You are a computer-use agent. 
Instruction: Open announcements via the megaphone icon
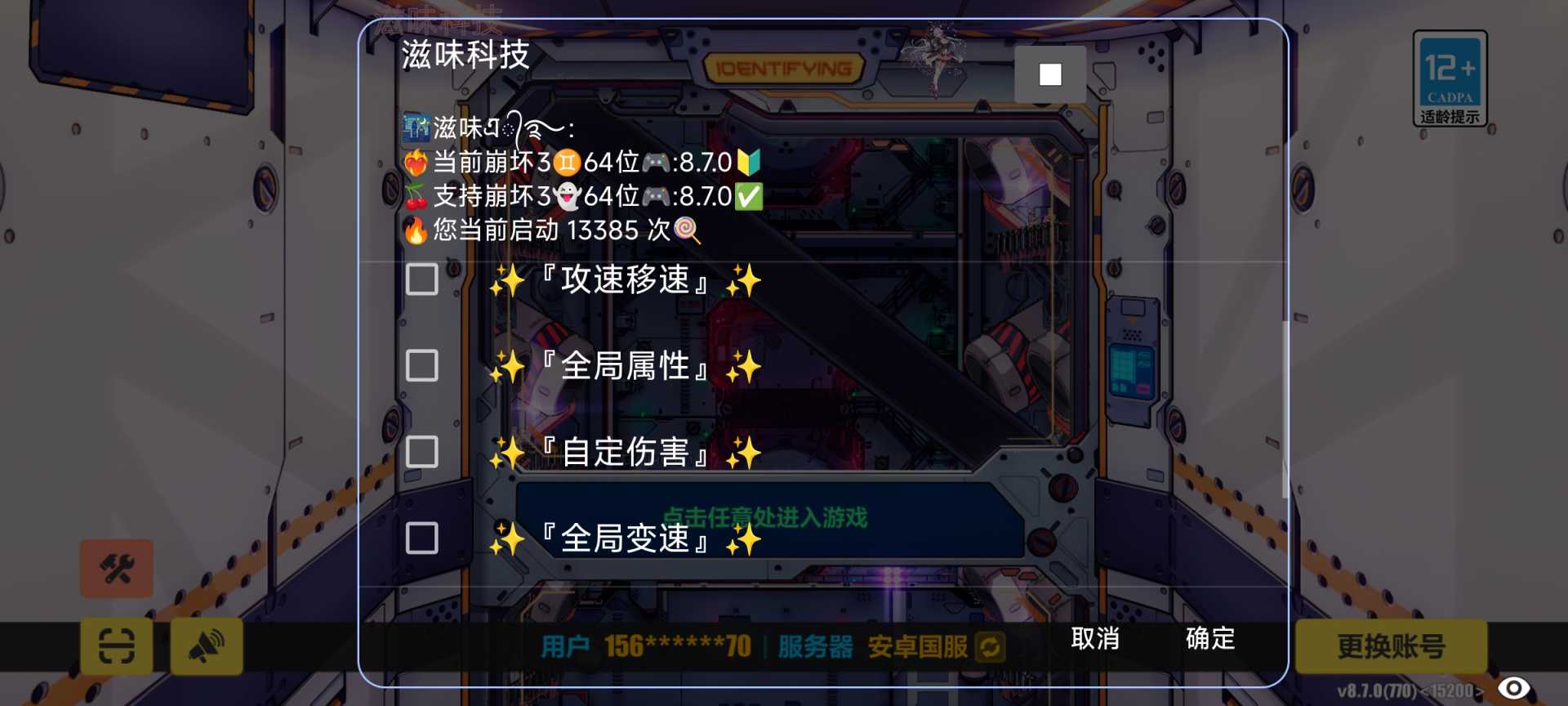coord(207,646)
